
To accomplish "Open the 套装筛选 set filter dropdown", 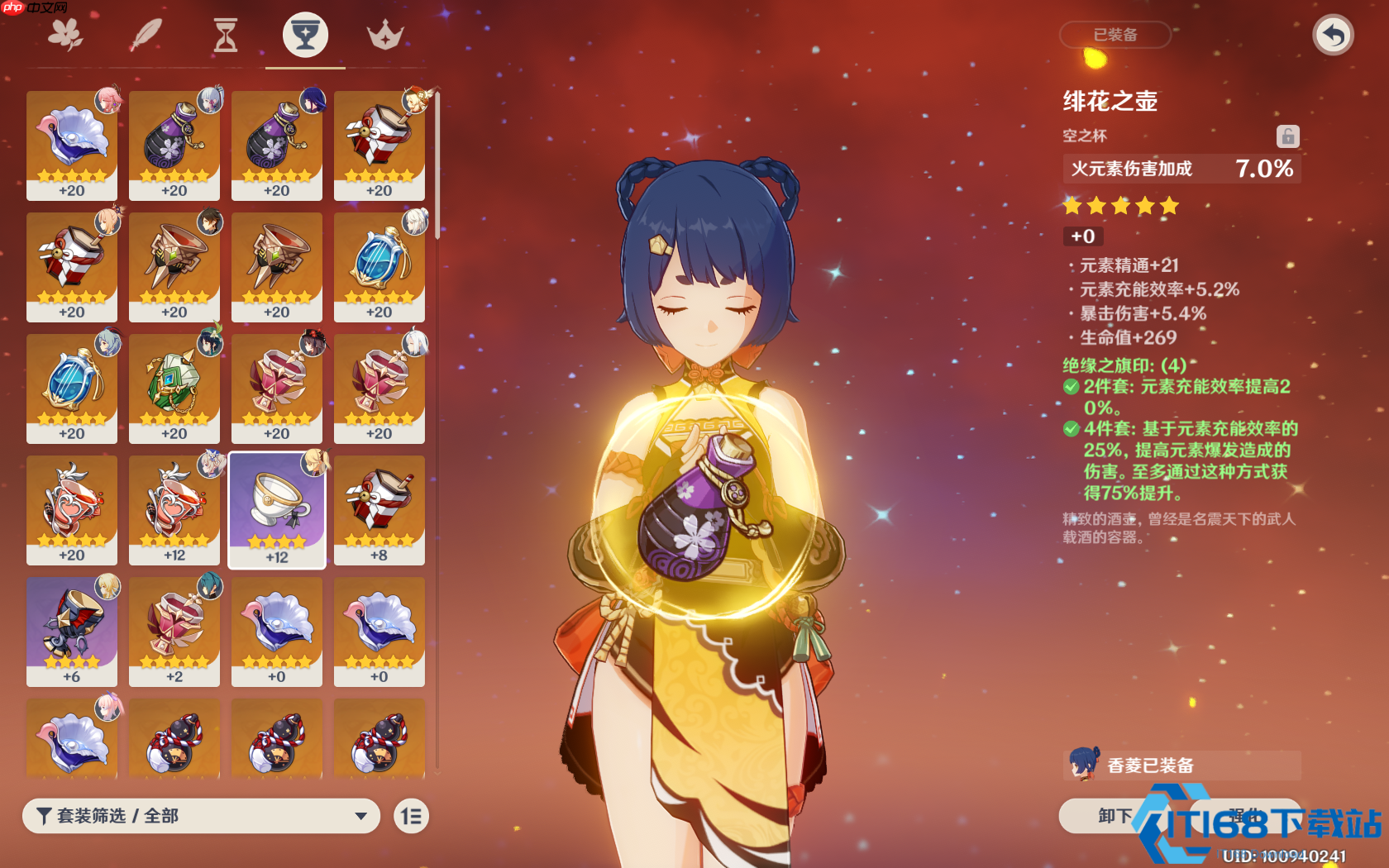I will pyautogui.click(x=201, y=816).
